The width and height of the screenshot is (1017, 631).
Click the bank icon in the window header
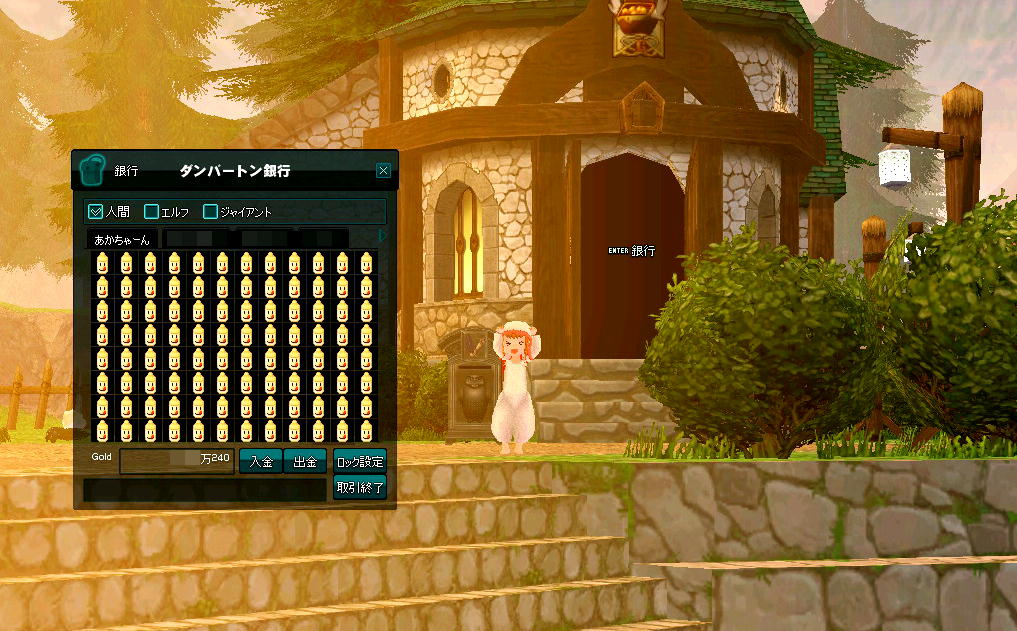coord(93,170)
